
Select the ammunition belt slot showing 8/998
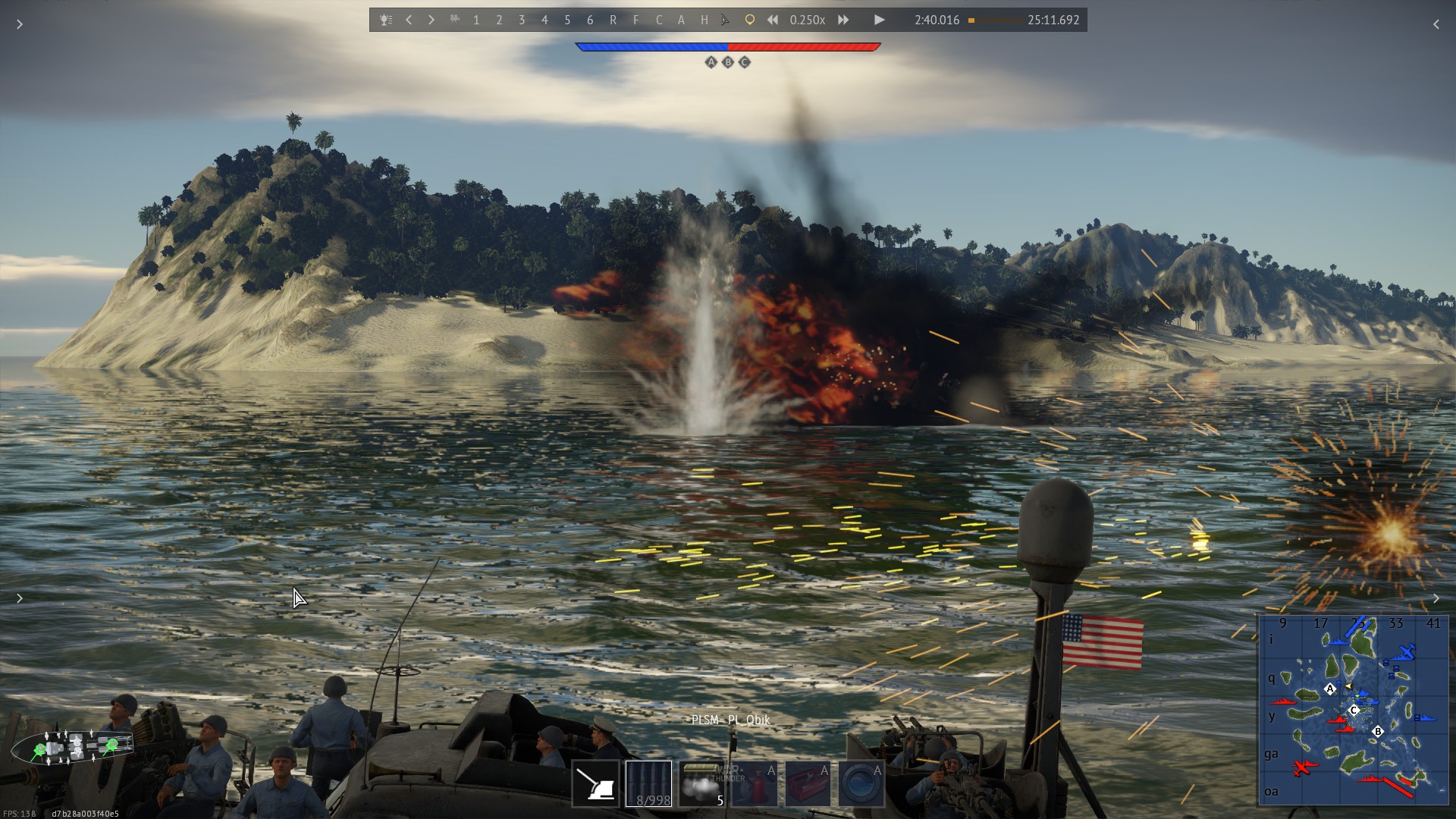pos(648,783)
